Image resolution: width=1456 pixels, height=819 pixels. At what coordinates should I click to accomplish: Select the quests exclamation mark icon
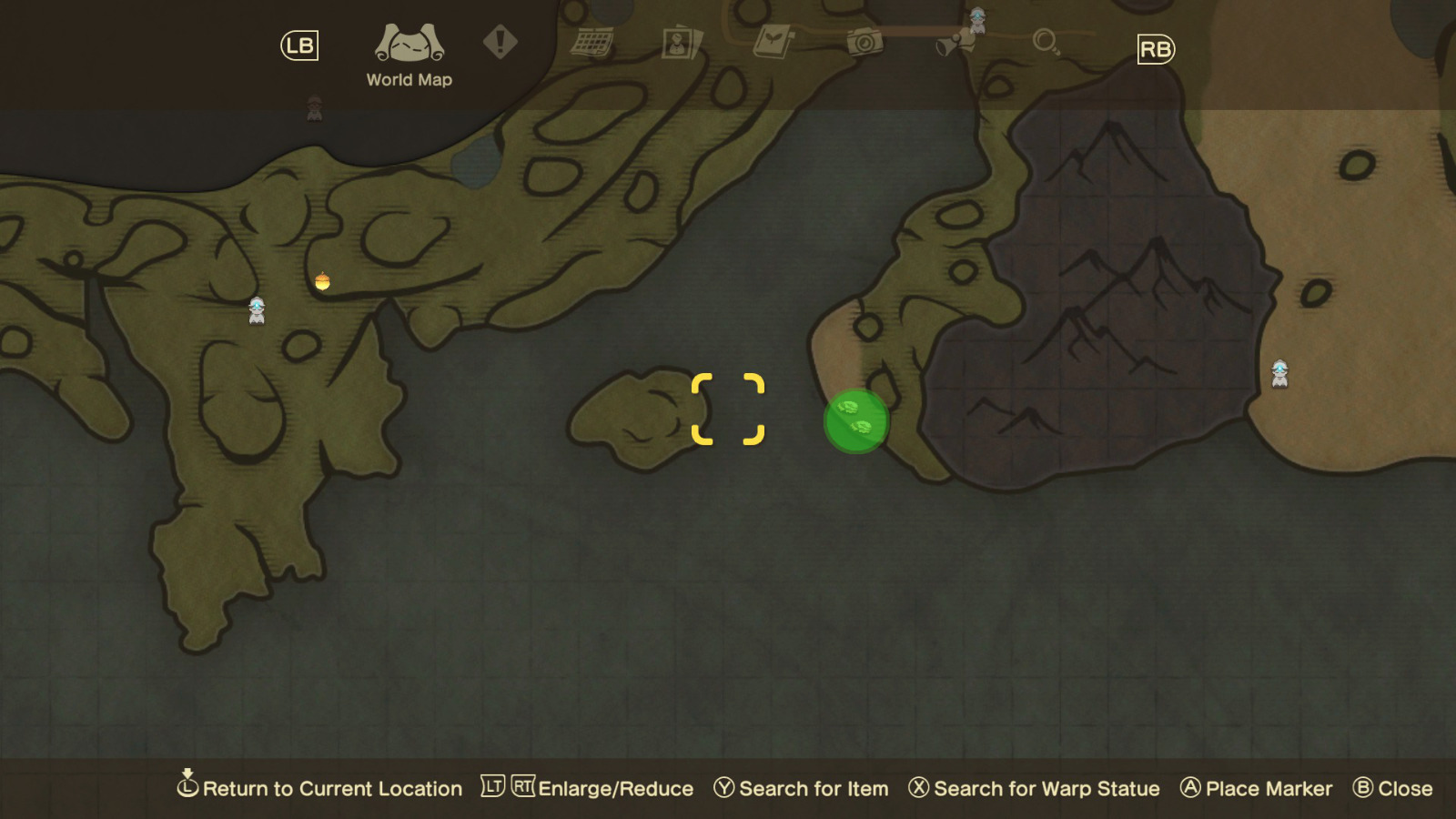pos(500,41)
